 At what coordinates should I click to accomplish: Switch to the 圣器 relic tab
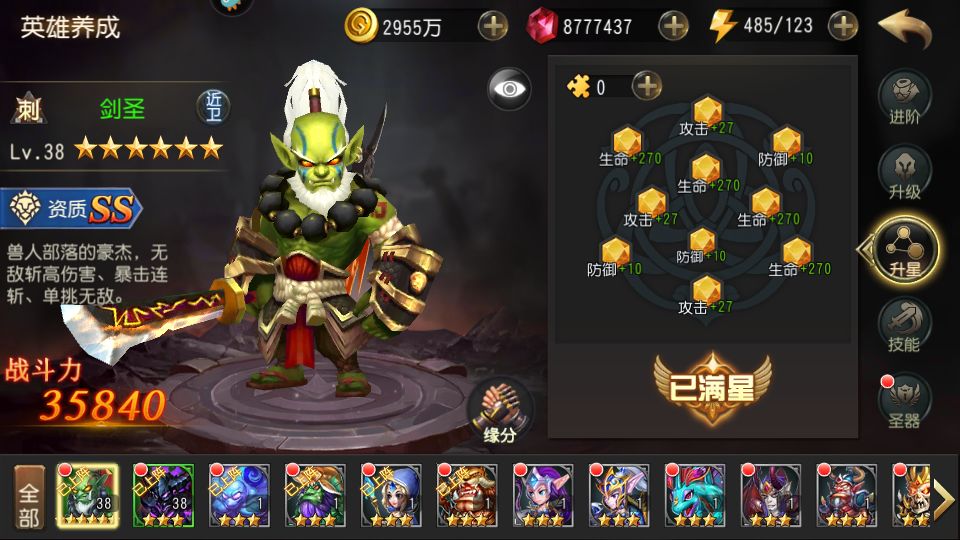904,401
